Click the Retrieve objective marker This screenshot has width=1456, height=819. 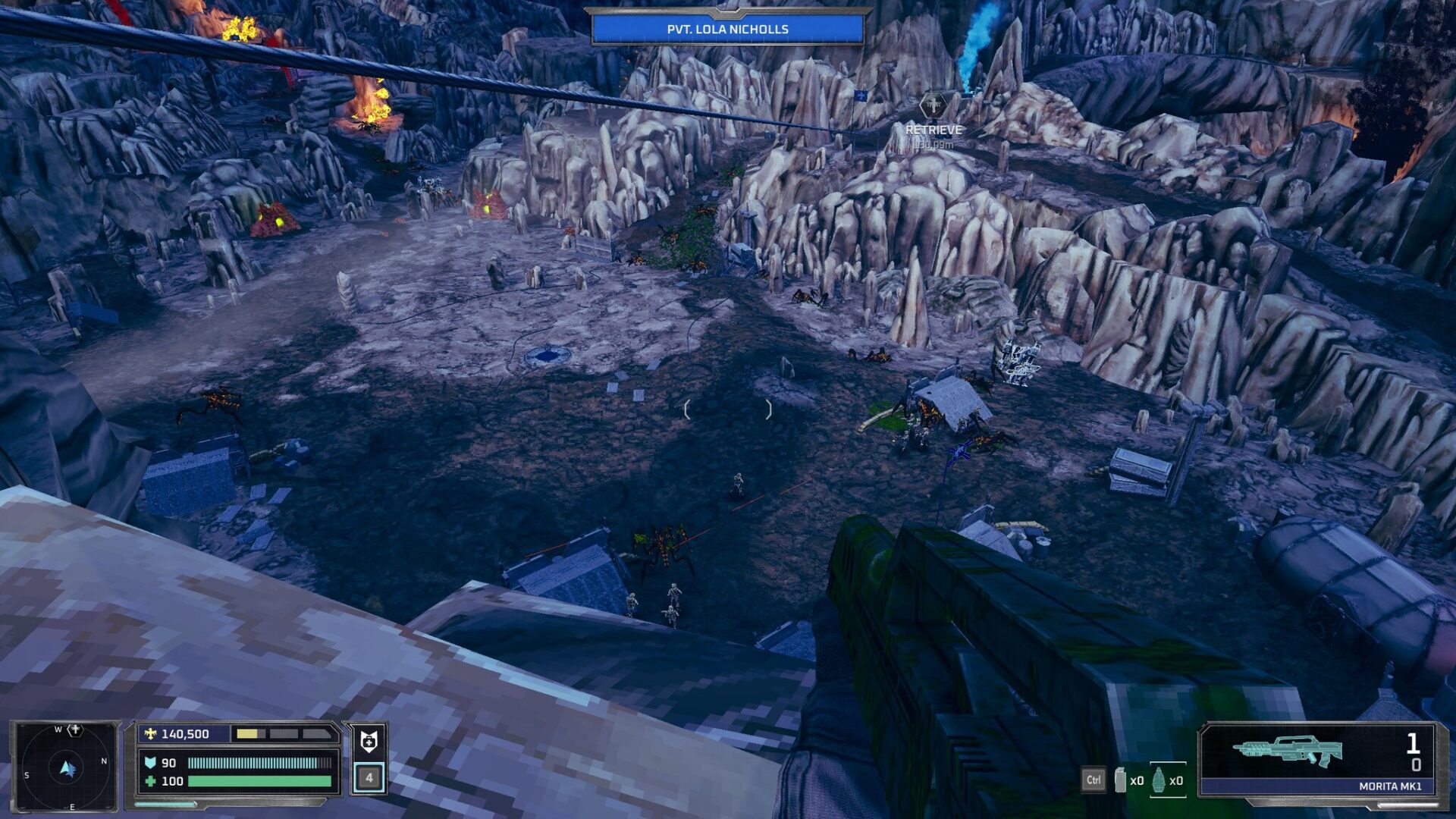pyautogui.click(x=933, y=106)
